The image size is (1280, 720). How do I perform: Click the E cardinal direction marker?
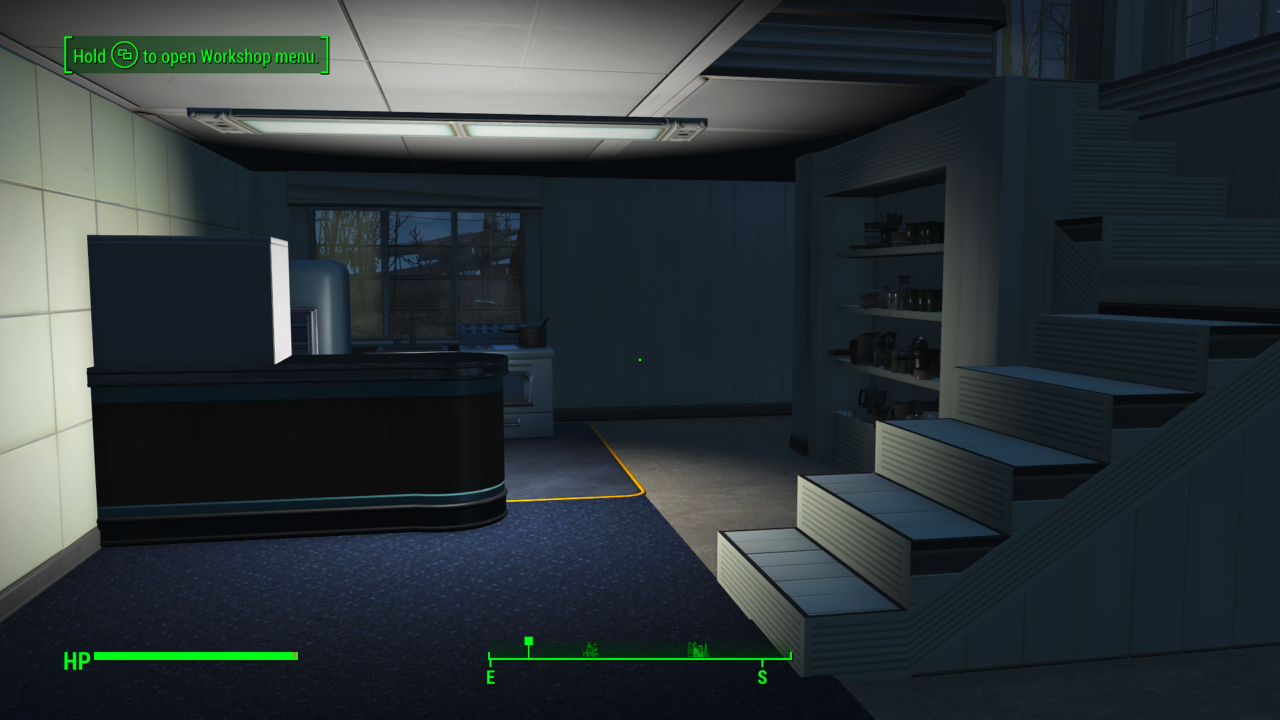point(490,677)
